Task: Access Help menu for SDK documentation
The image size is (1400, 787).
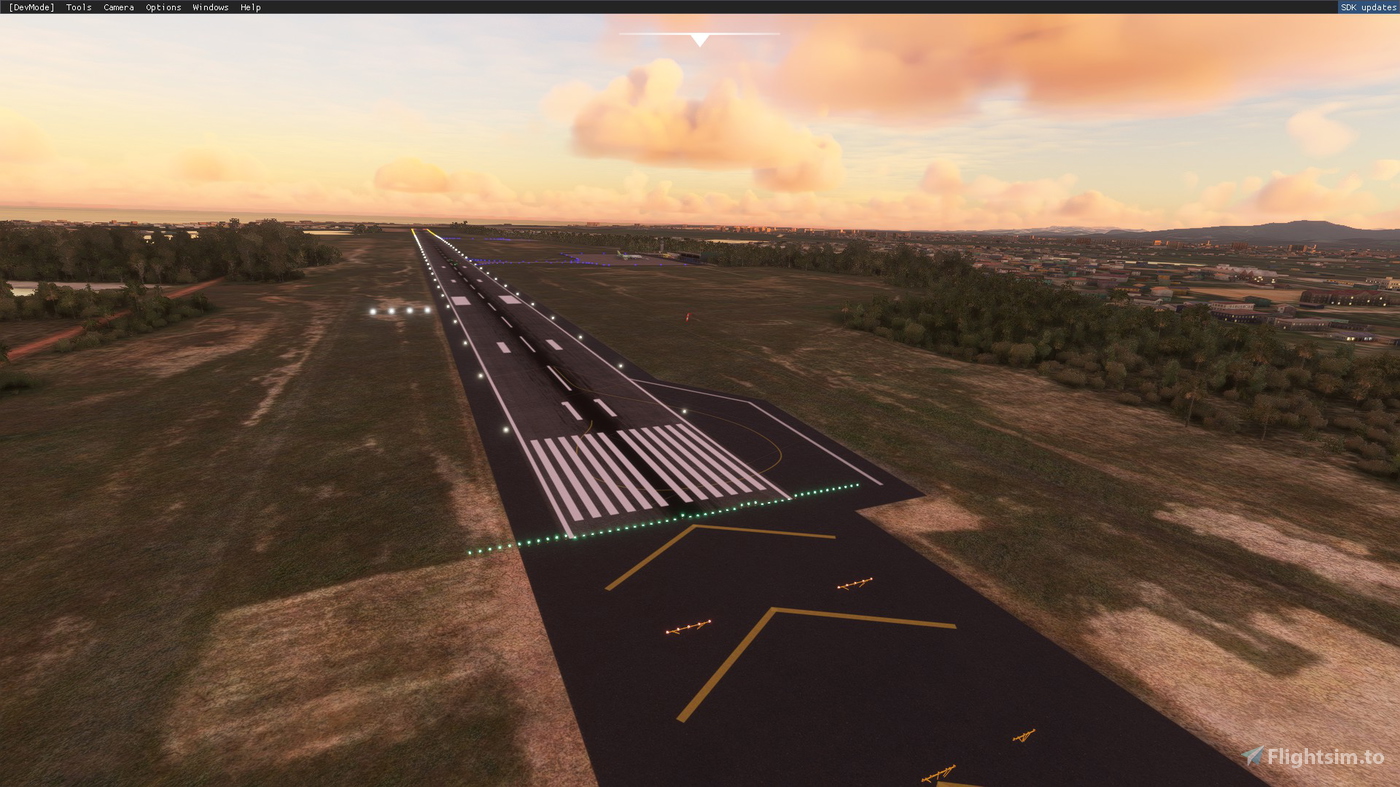Action: [x=250, y=7]
